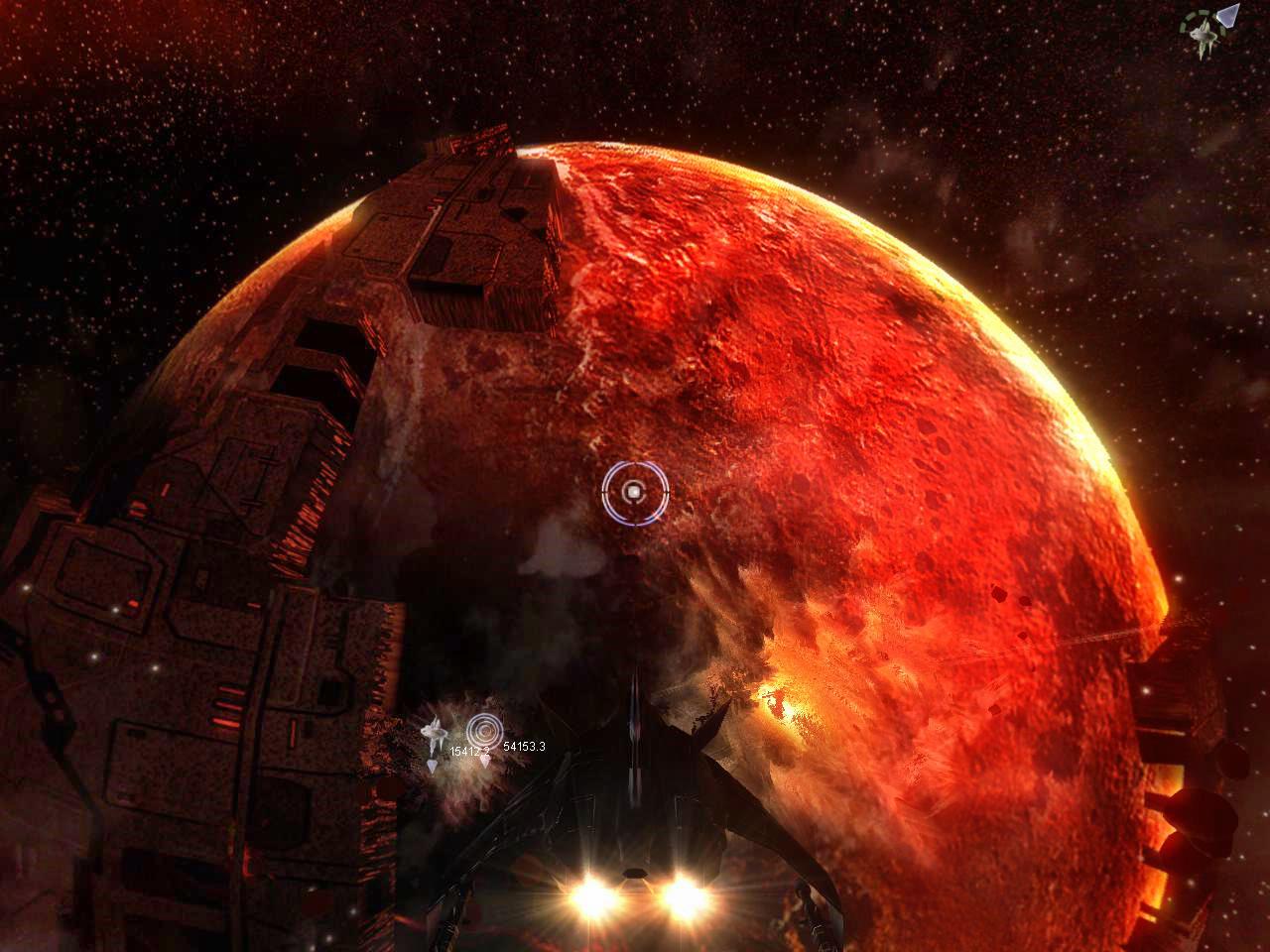Click the downward arrow marker below the ship icon
1270x952 pixels.
(433, 764)
